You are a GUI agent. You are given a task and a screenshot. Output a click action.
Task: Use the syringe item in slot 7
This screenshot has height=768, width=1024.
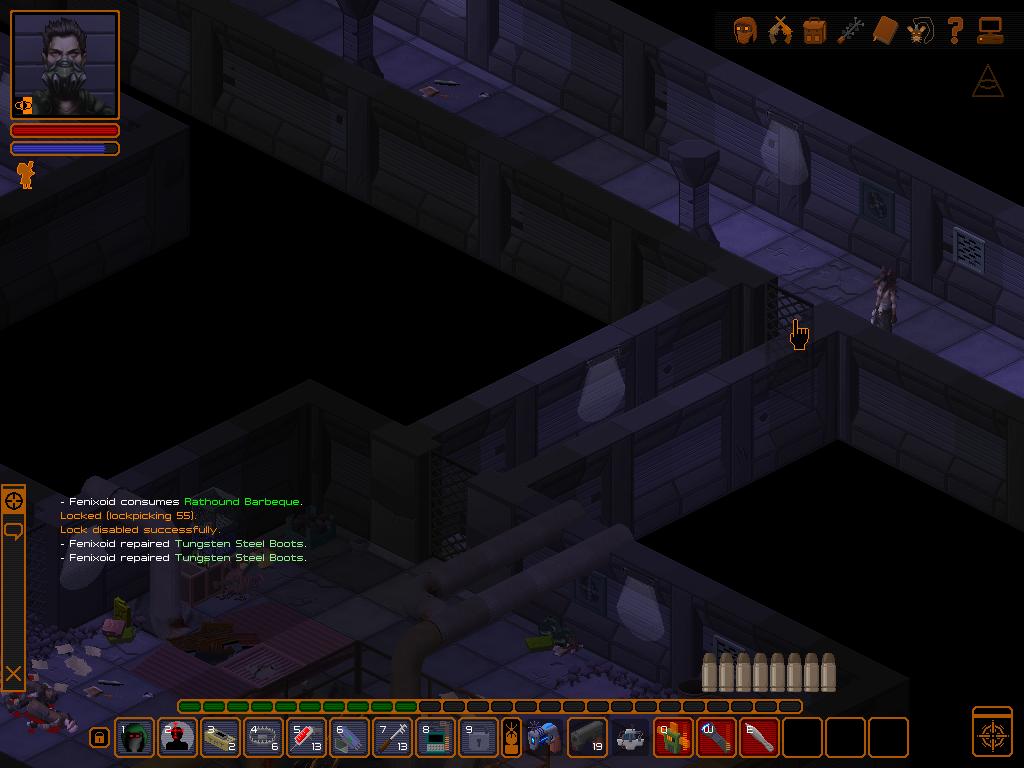[393, 738]
